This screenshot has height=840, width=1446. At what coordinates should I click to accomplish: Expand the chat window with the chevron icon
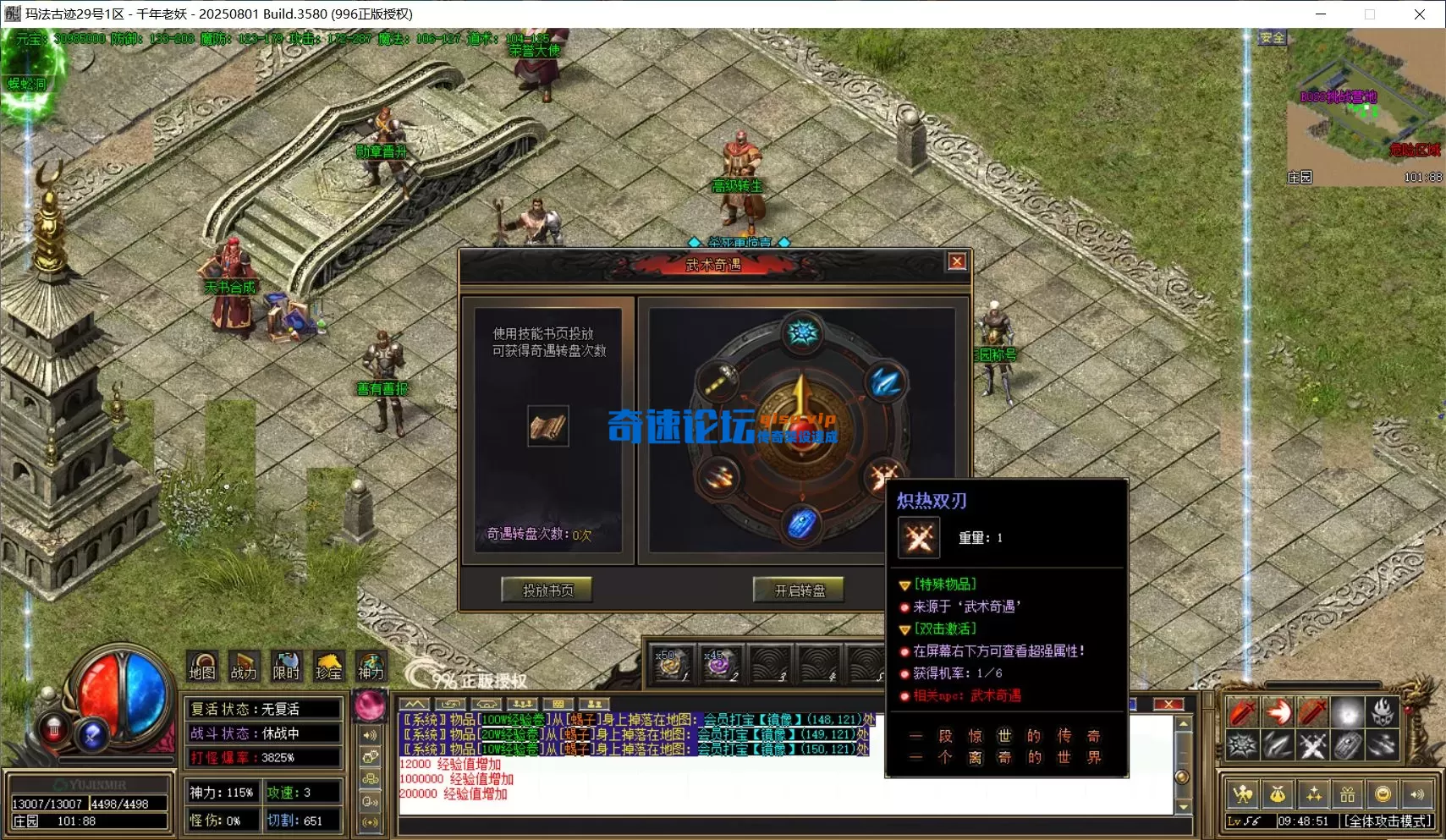[415, 704]
